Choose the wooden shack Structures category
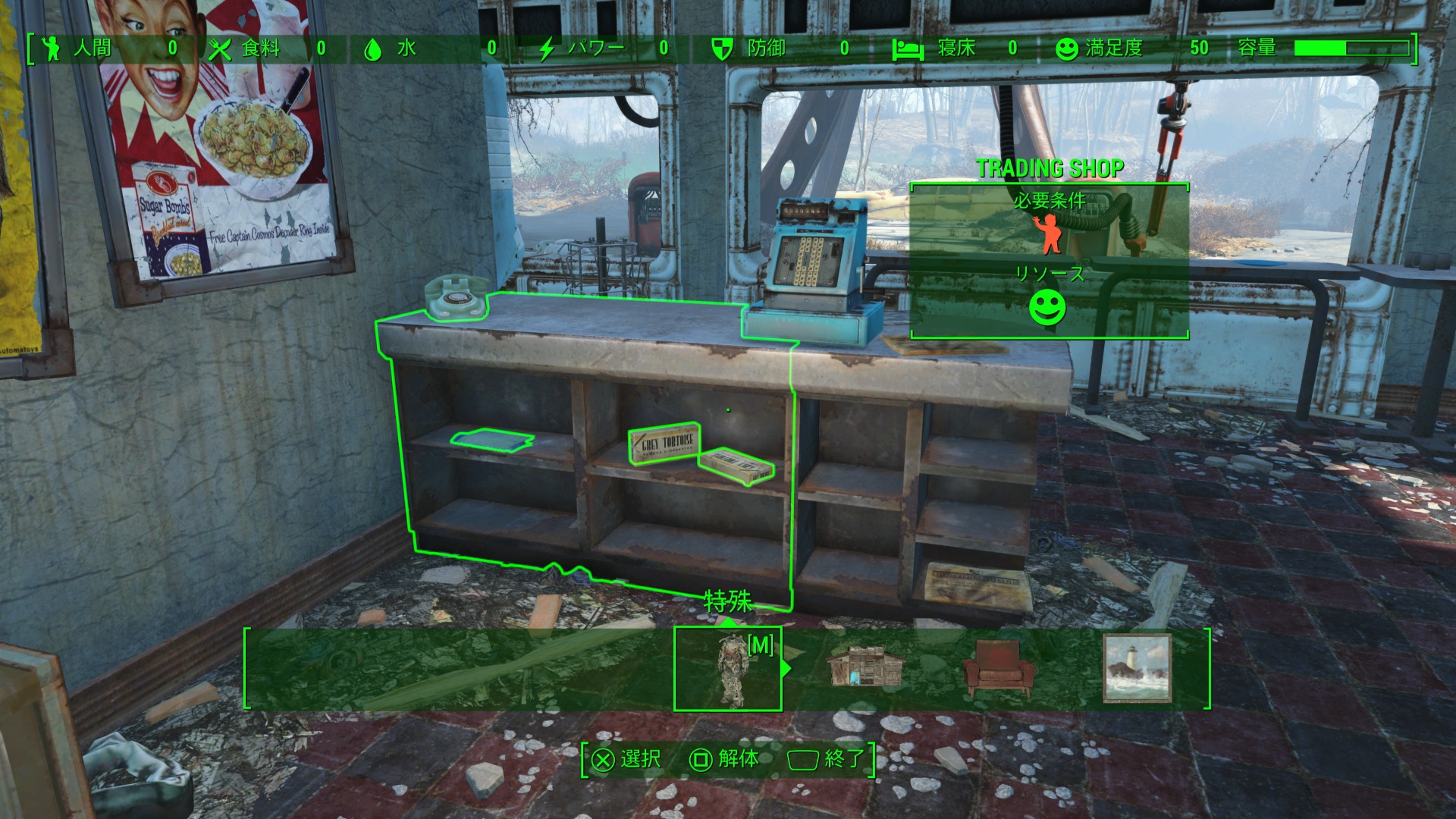1456x819 pixels. 864,667
